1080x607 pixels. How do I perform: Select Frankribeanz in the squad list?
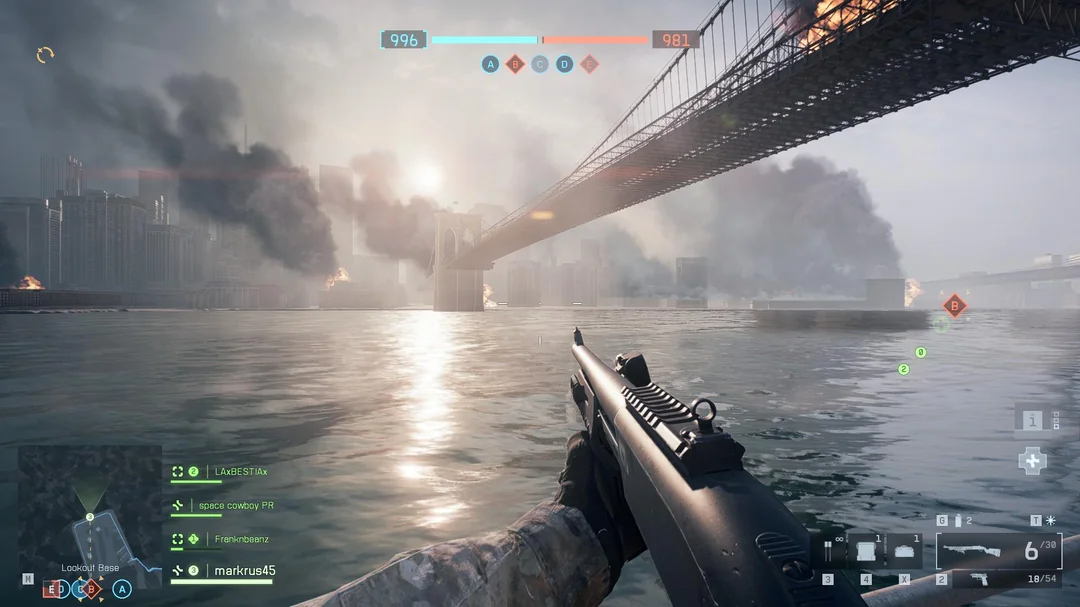(x=241, y=539)
